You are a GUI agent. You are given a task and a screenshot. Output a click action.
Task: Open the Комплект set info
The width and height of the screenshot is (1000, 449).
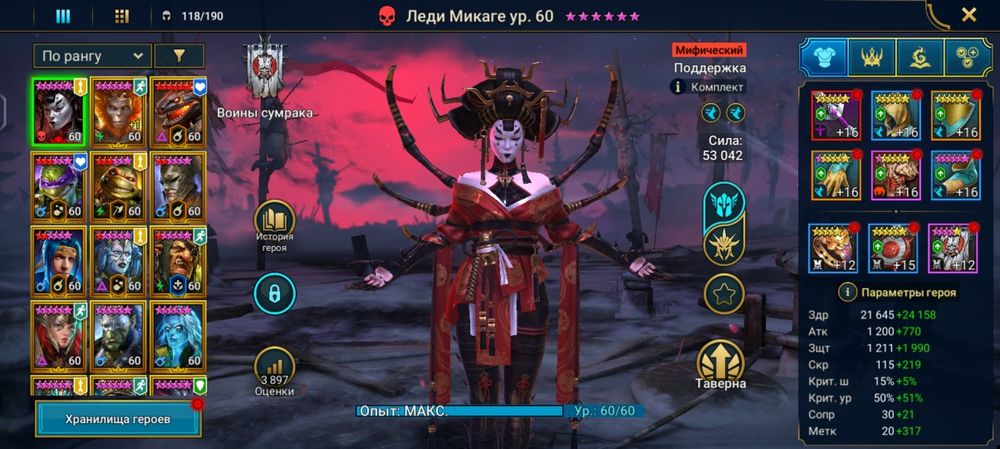(x=709, y=87)
